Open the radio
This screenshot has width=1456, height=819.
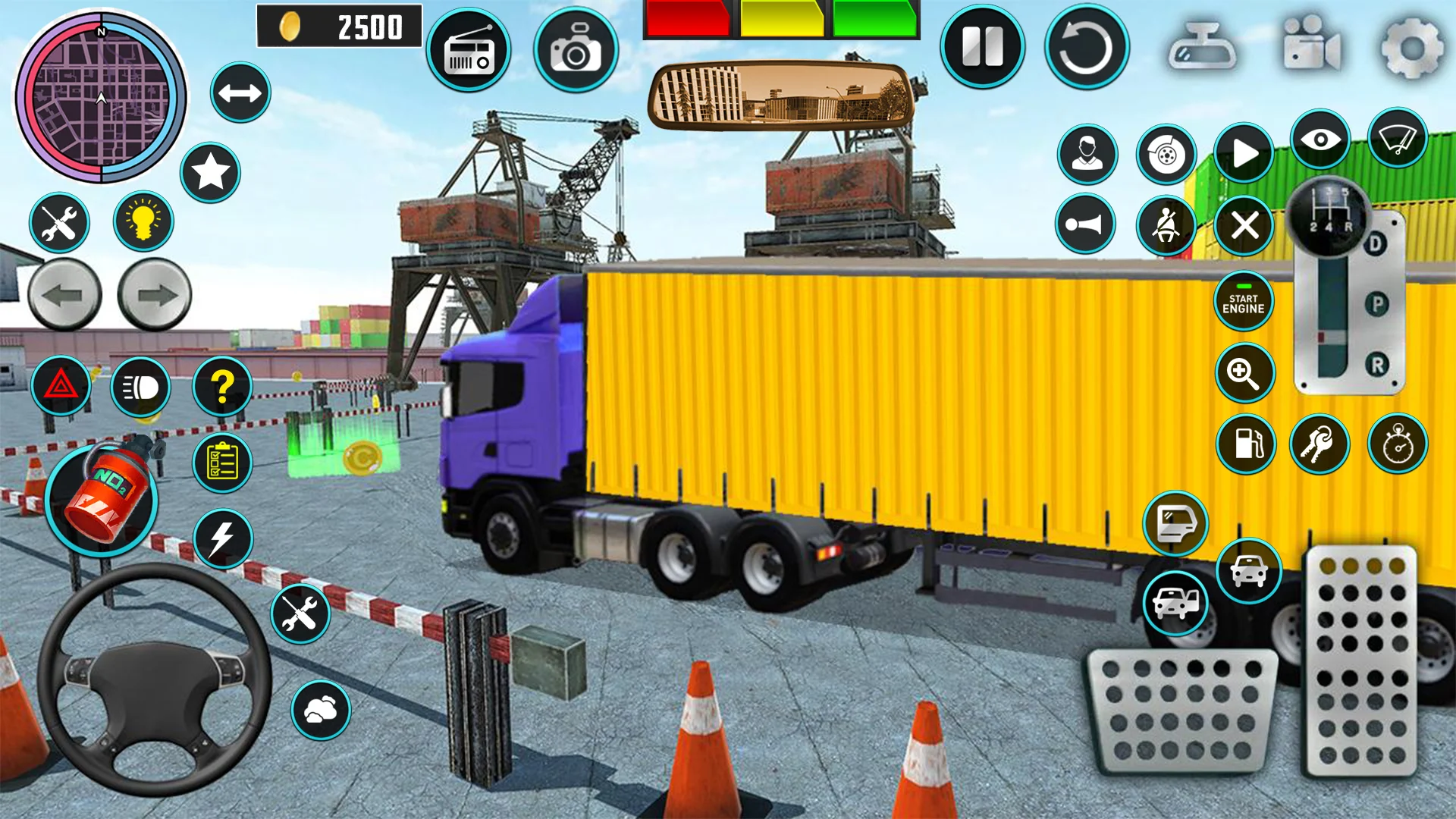coord(469,51)
